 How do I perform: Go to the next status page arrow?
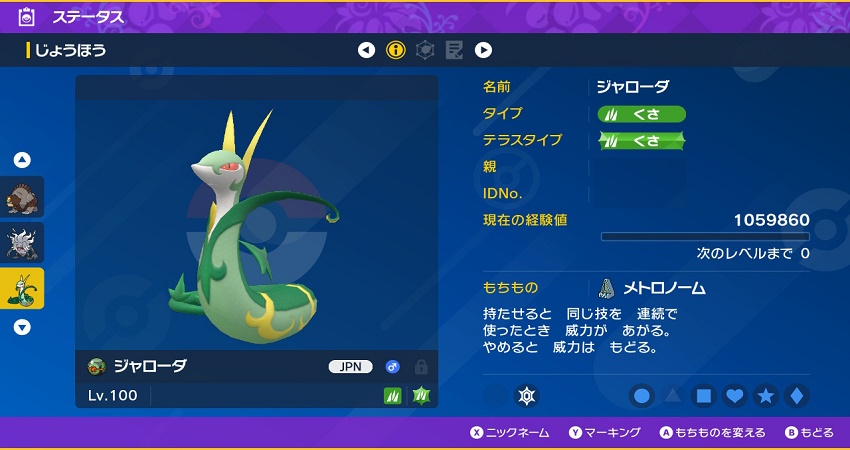tap(483, 50)
